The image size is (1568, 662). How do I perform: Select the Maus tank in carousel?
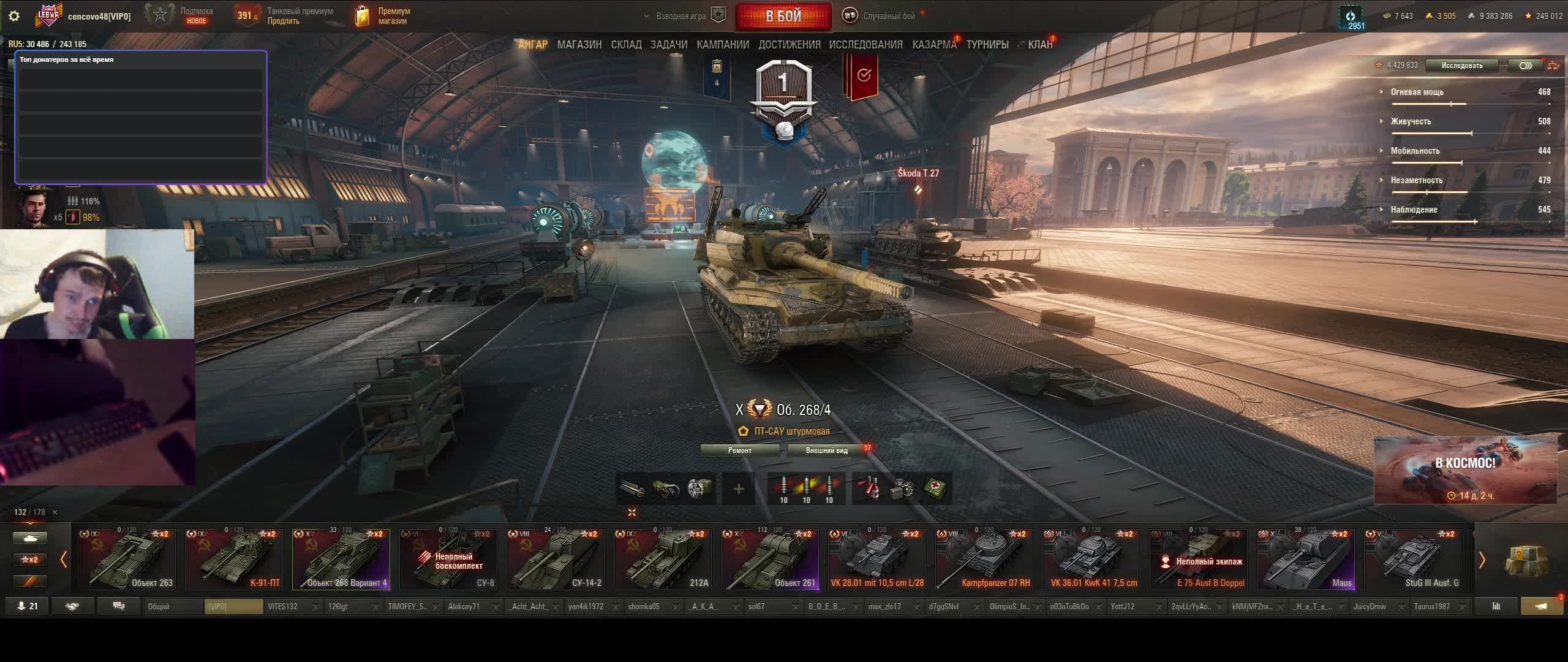click(1305, 560)
